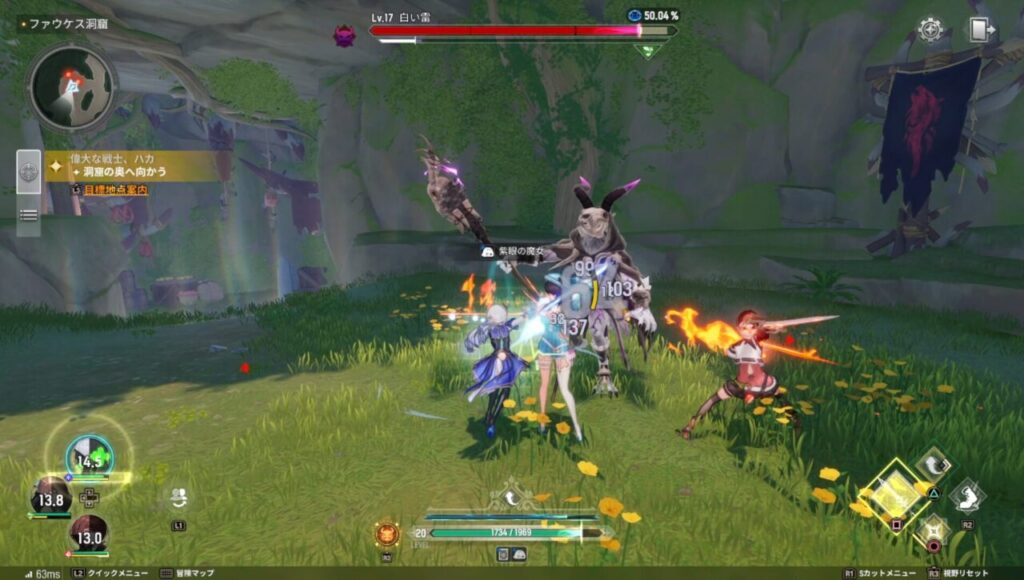Switch to party member portrait showing 13.8

(x=50, y=497)
